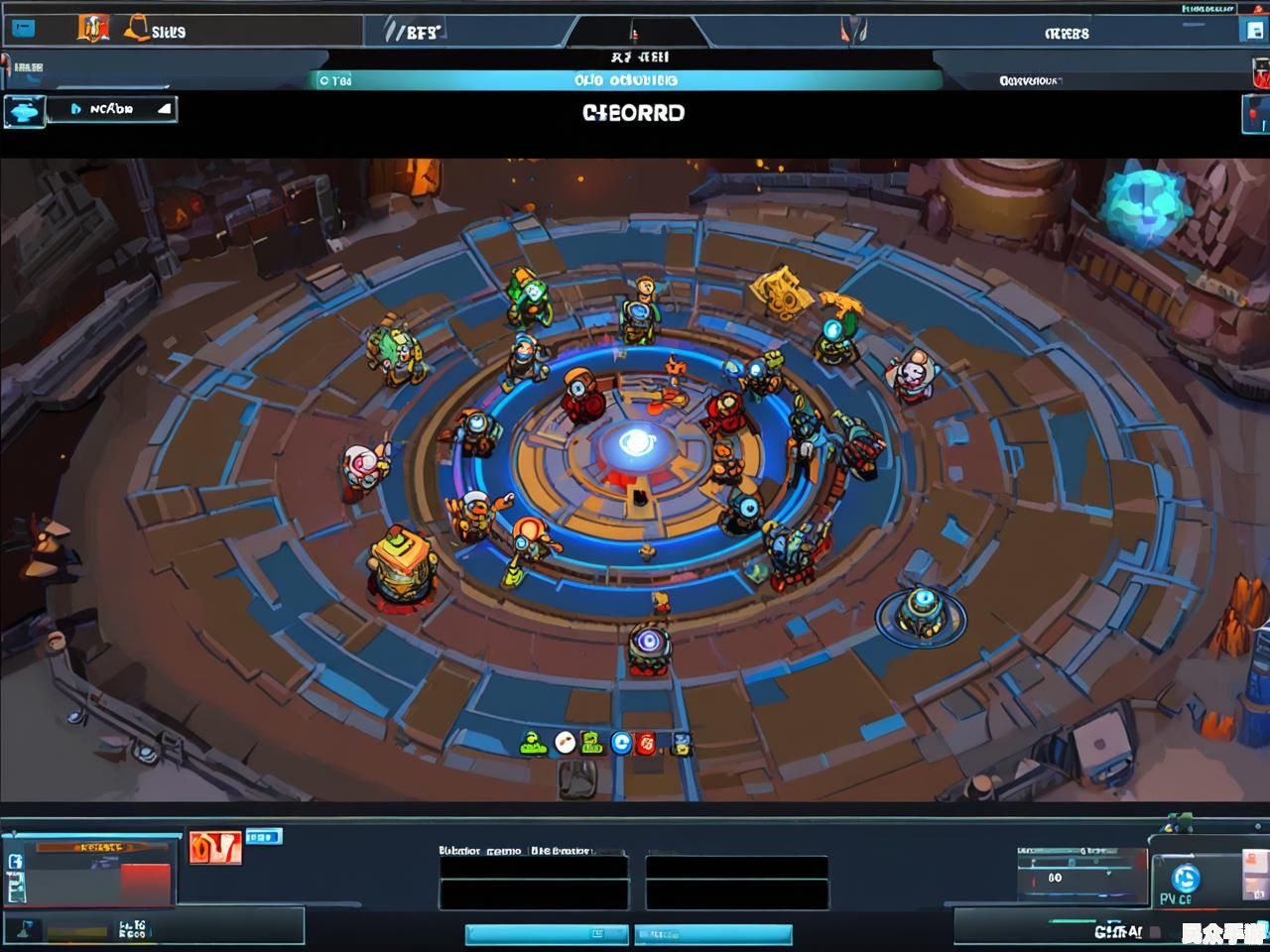The image size is (1270, 952).
Task: Click the blue spaceship icon button
Action: (24, 111)
